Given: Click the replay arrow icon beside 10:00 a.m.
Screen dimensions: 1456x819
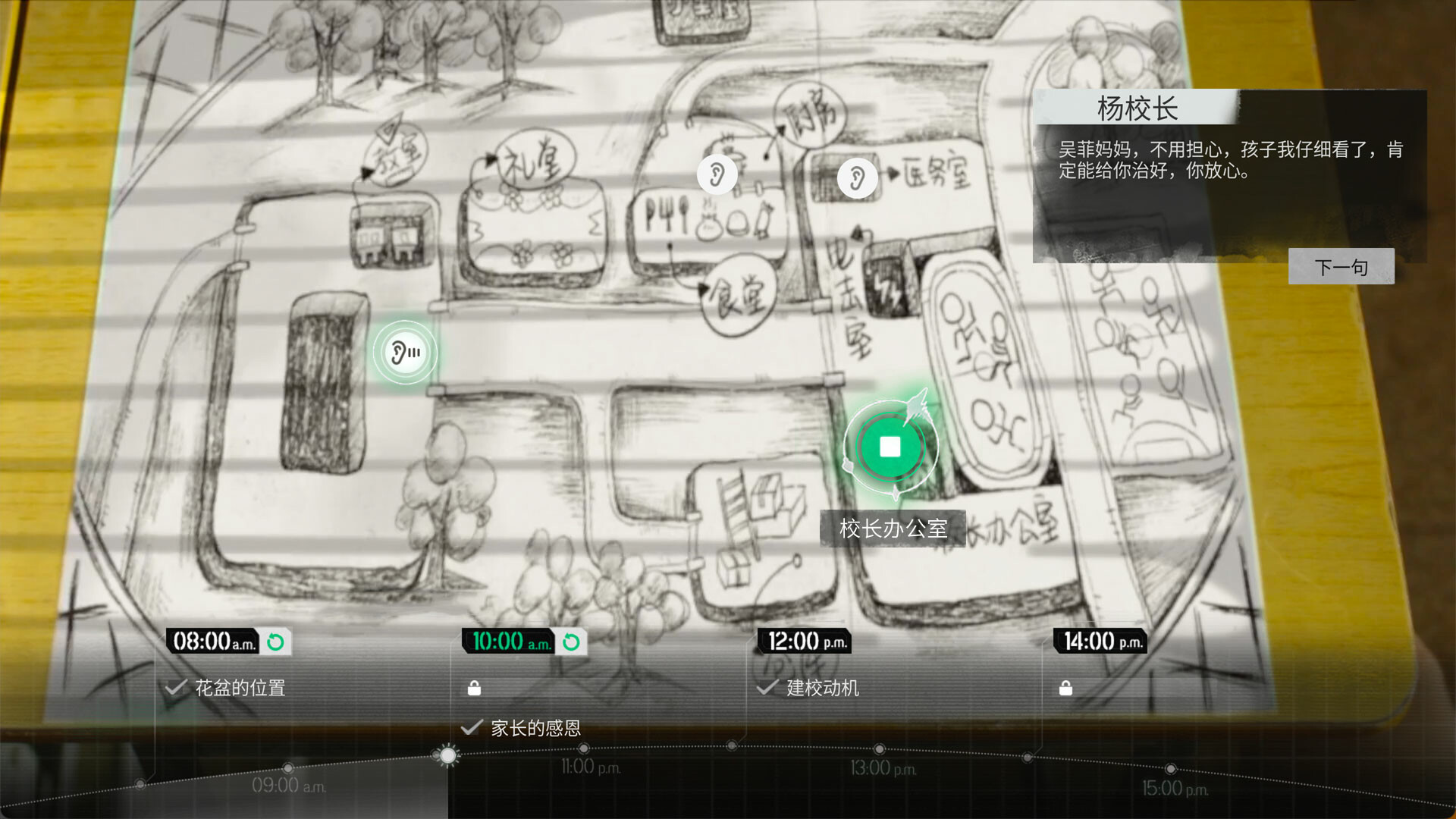Looking at the screenshot, I should click(x=570, y=641).
